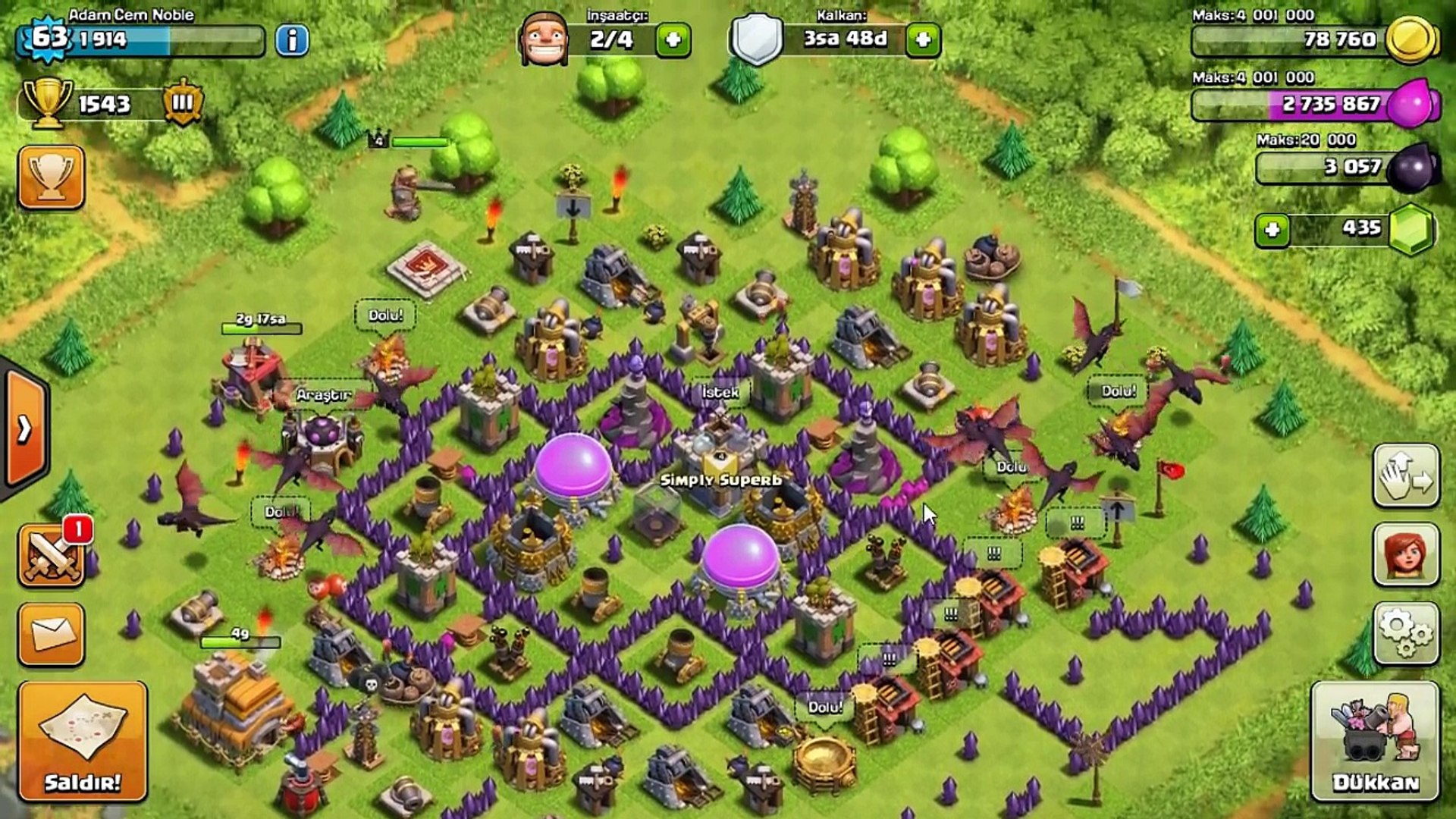This screenshot has height=819, width=1456.
Task: Open the Valkyrie portrait button
Action: (x=1405, y=554)
